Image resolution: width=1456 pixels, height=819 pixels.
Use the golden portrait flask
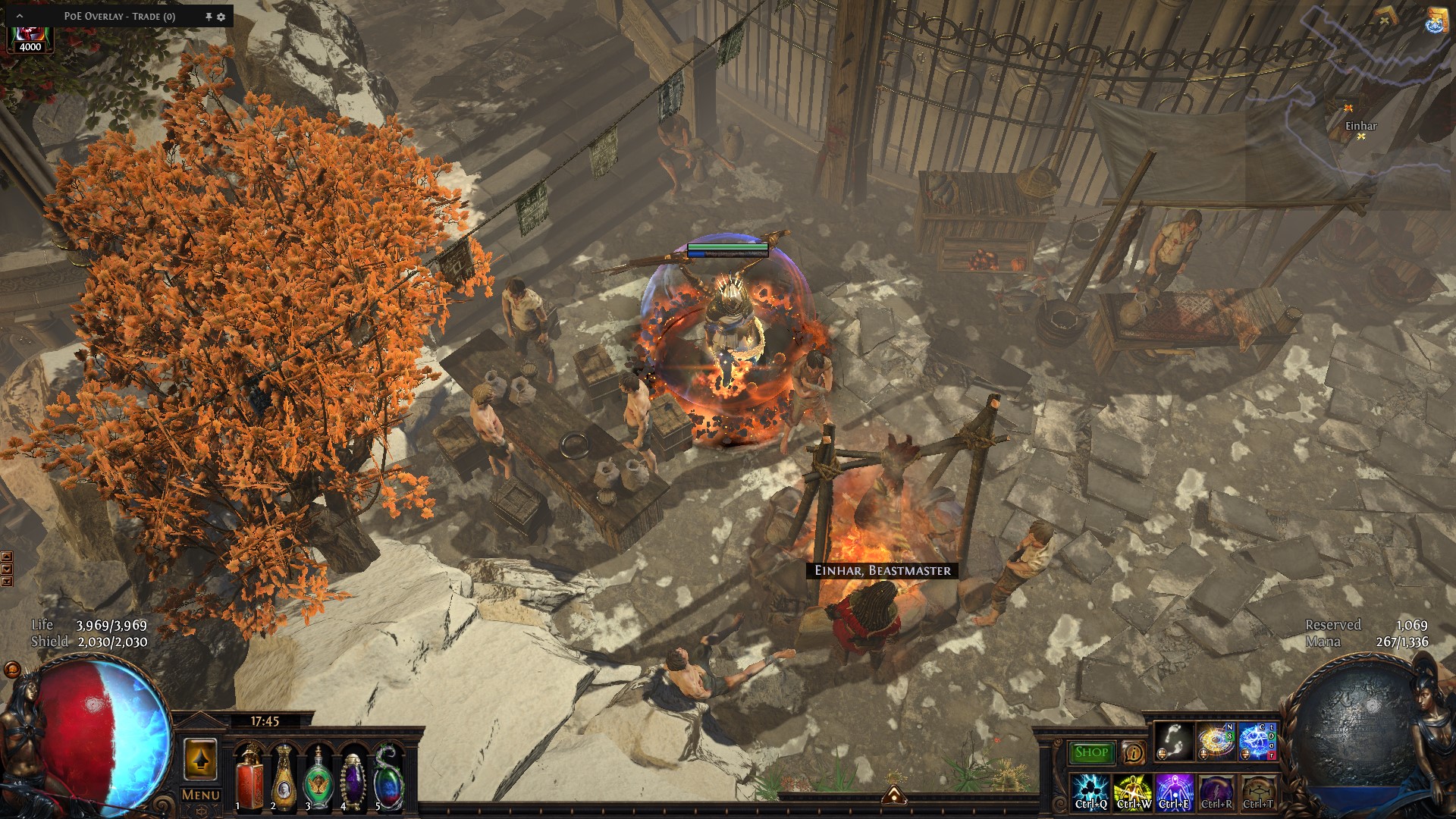(x=284, y=777)
